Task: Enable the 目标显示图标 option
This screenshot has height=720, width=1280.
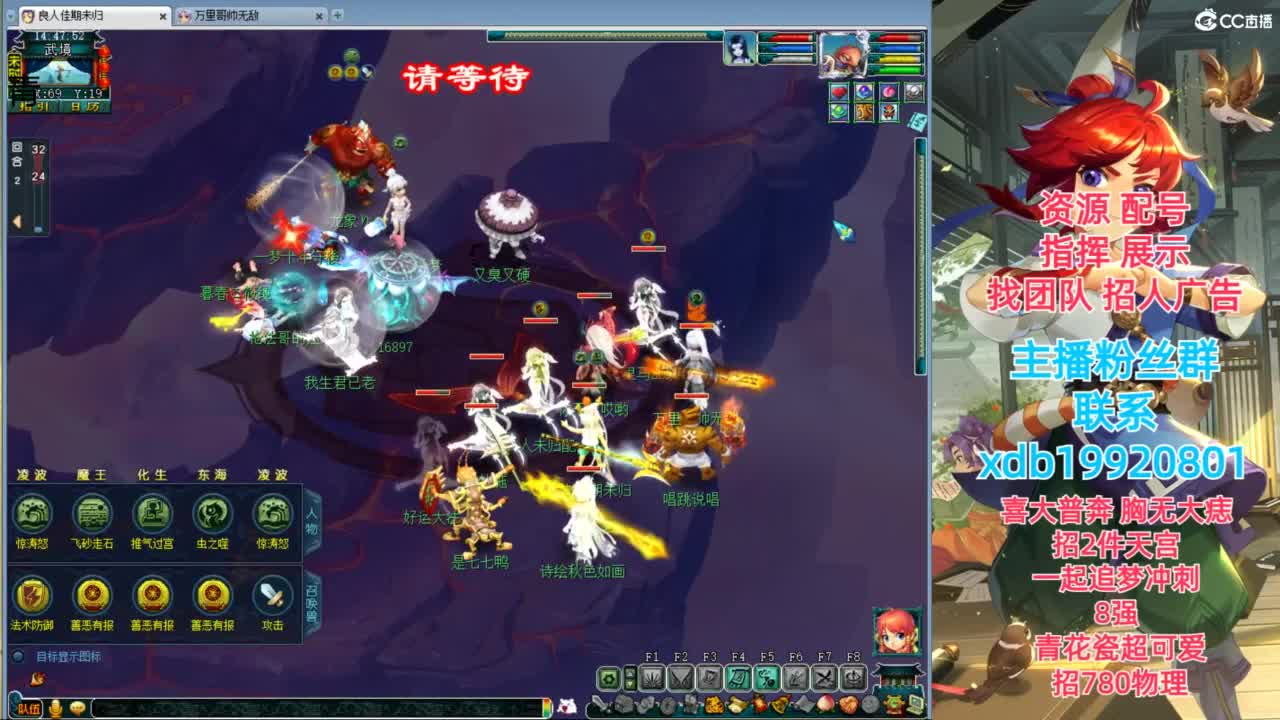Action: [x=18, y=655]
